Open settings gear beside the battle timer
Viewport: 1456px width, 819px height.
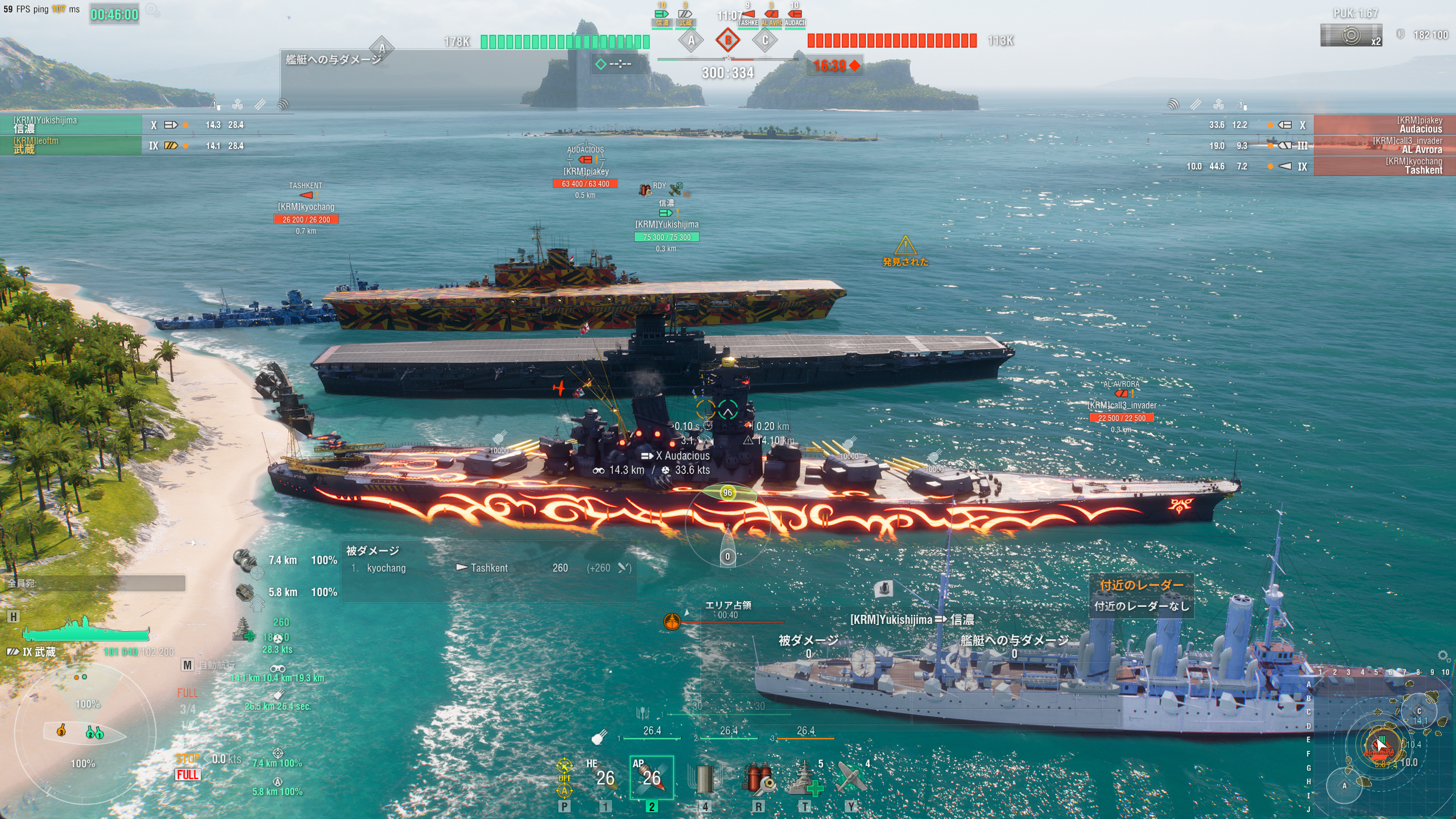[x=152, y=10]
